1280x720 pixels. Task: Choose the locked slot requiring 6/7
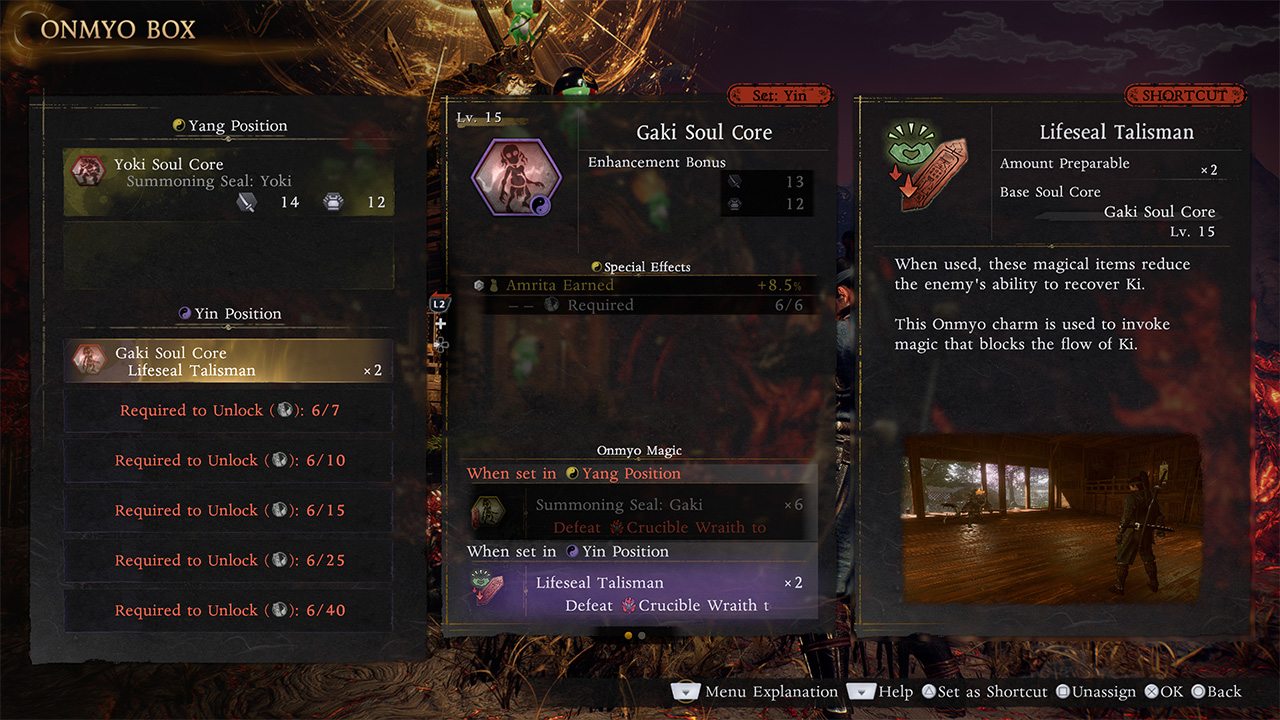[x=229, y=411]
